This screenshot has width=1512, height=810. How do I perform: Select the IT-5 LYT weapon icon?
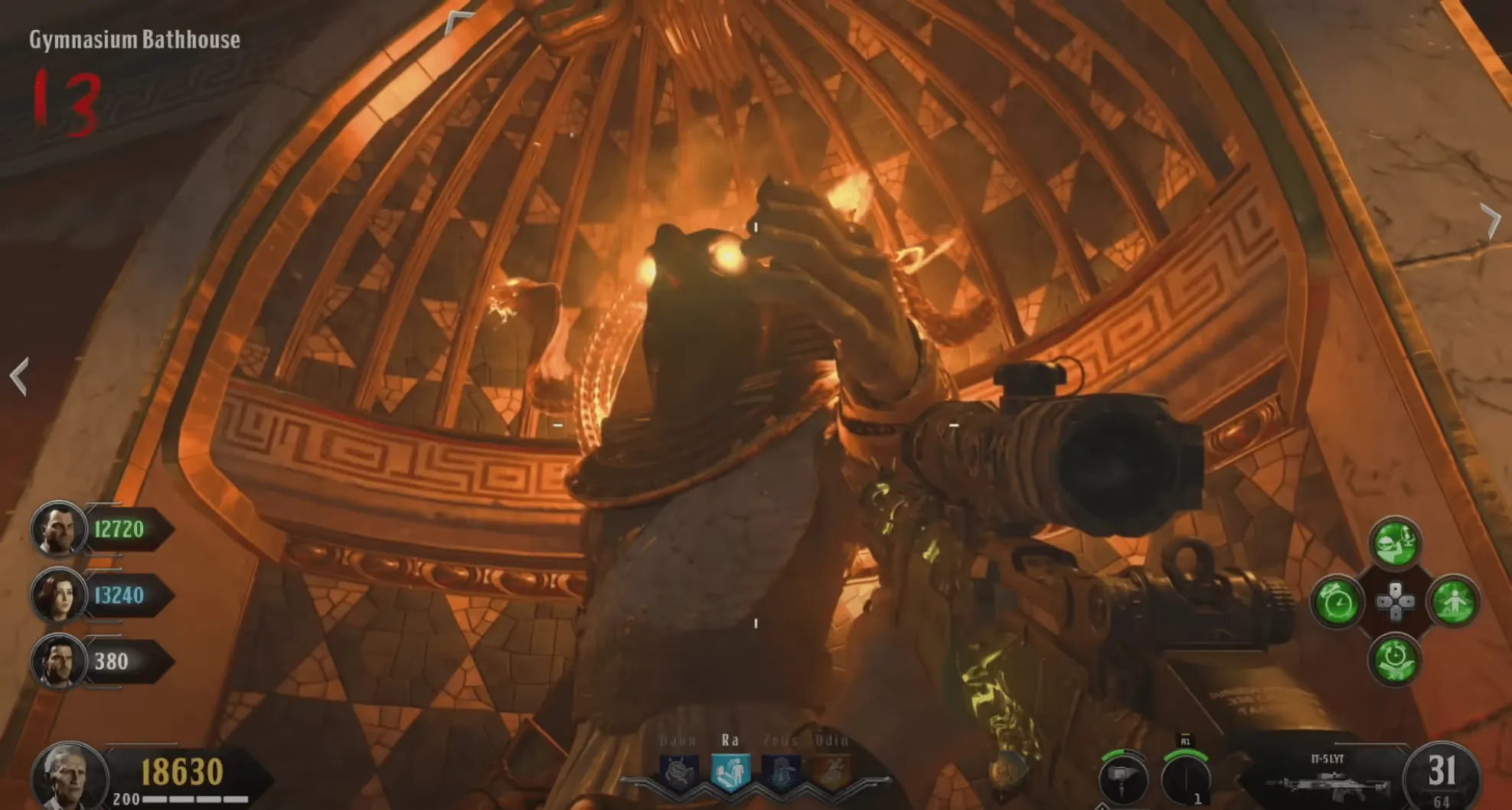[1327, 782]
